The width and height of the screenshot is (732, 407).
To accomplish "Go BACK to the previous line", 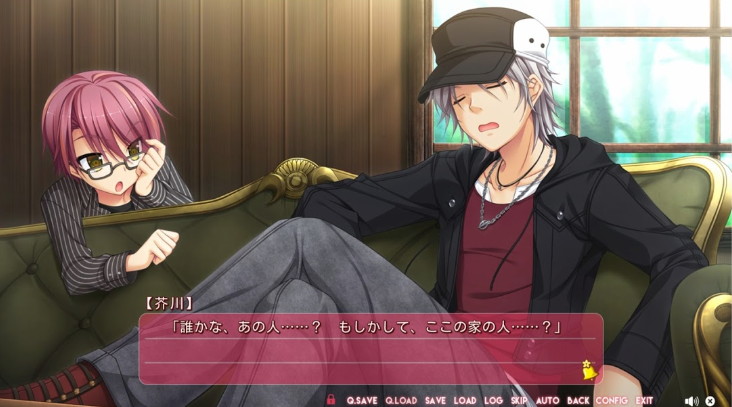I will [x=578, y=401].
